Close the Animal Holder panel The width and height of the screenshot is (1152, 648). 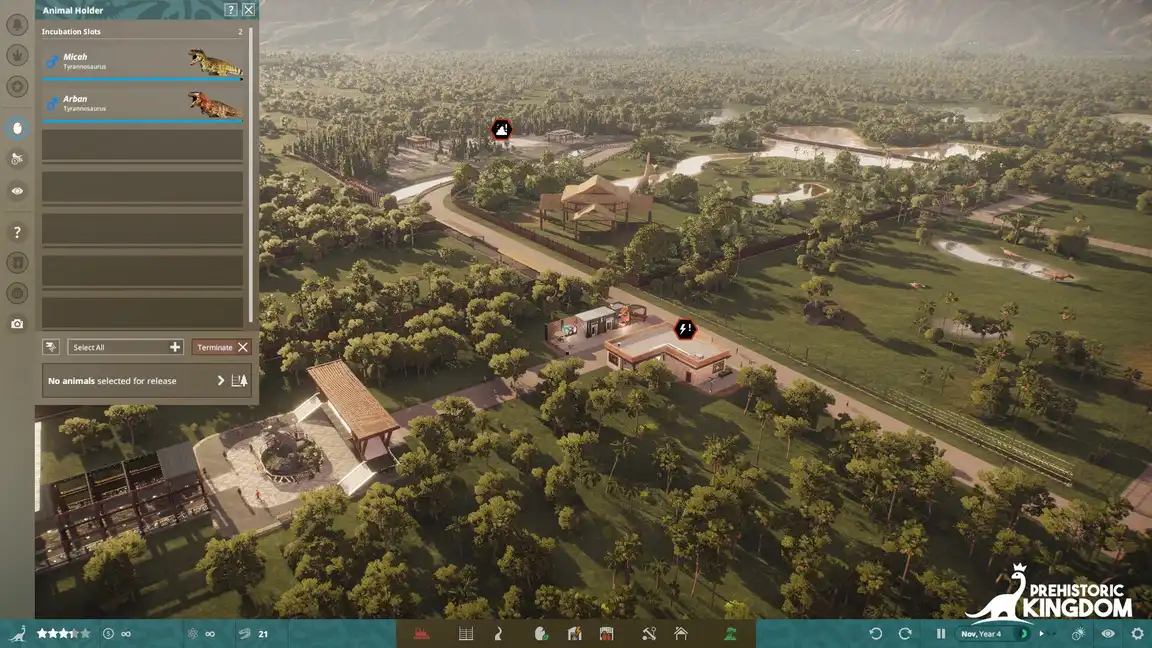[248, 10]
